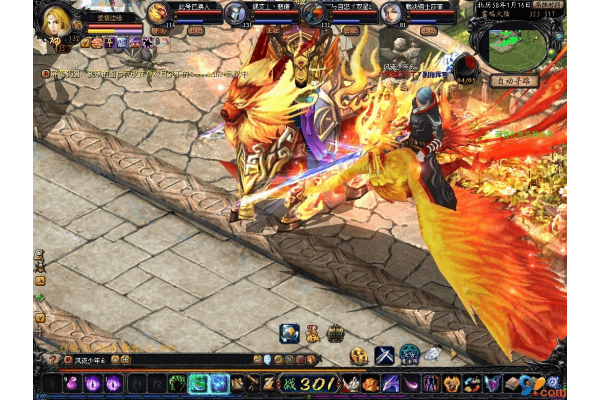600x400 pixels.
Task: Click the golden round emblem icon
Action: click(x=359, y=356)
